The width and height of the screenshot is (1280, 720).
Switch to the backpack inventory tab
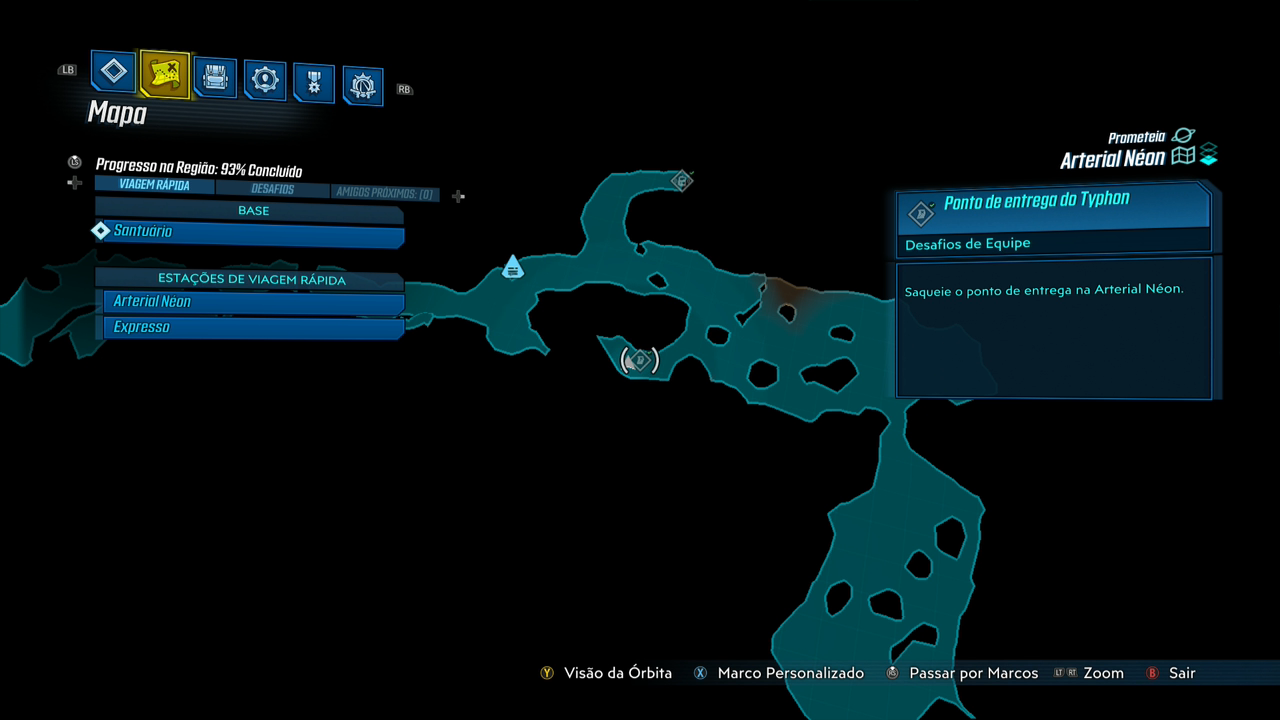click(x=215, y=77)
